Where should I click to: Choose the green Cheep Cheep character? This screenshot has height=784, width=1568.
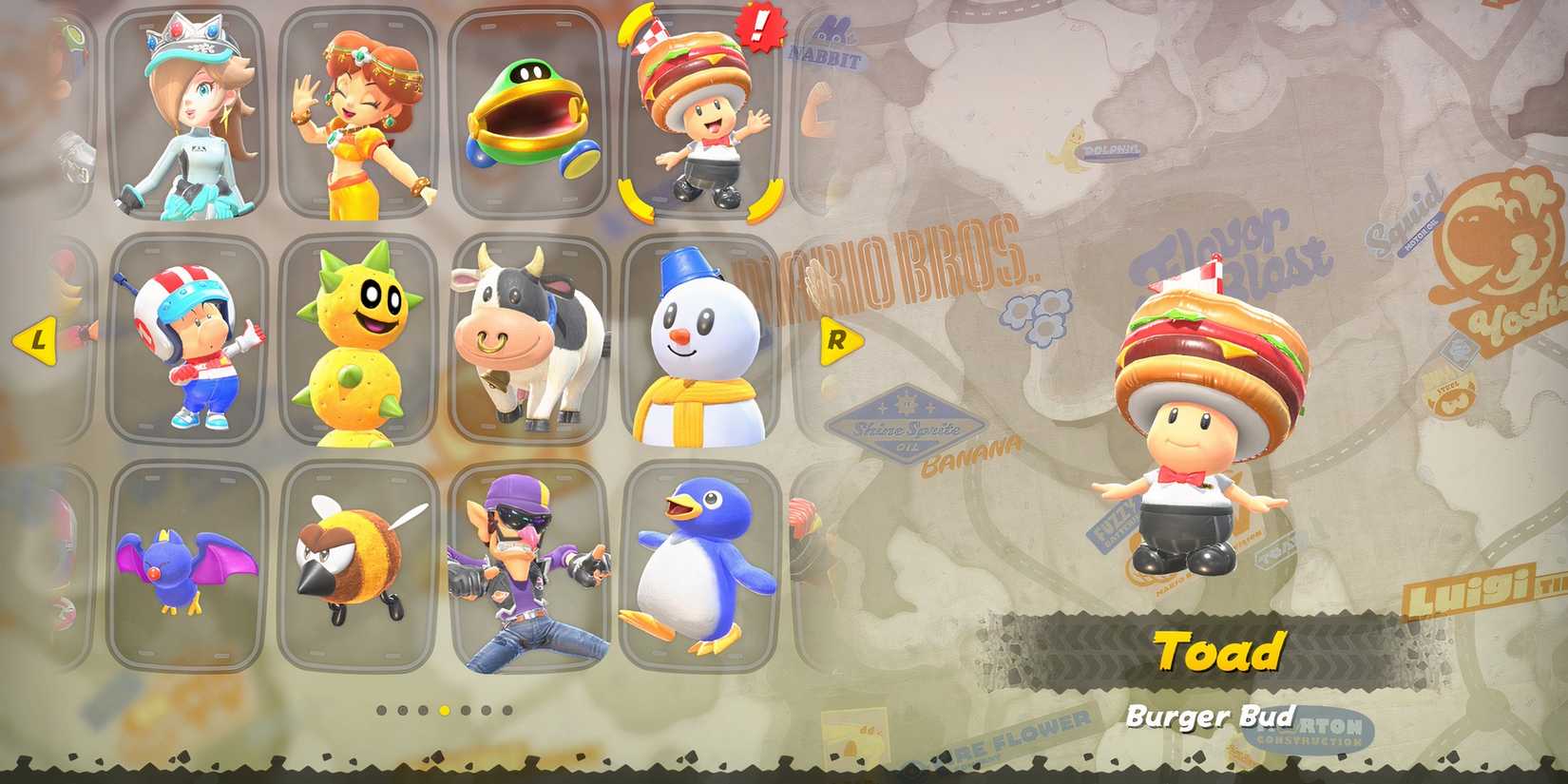(x=527, y=114)
